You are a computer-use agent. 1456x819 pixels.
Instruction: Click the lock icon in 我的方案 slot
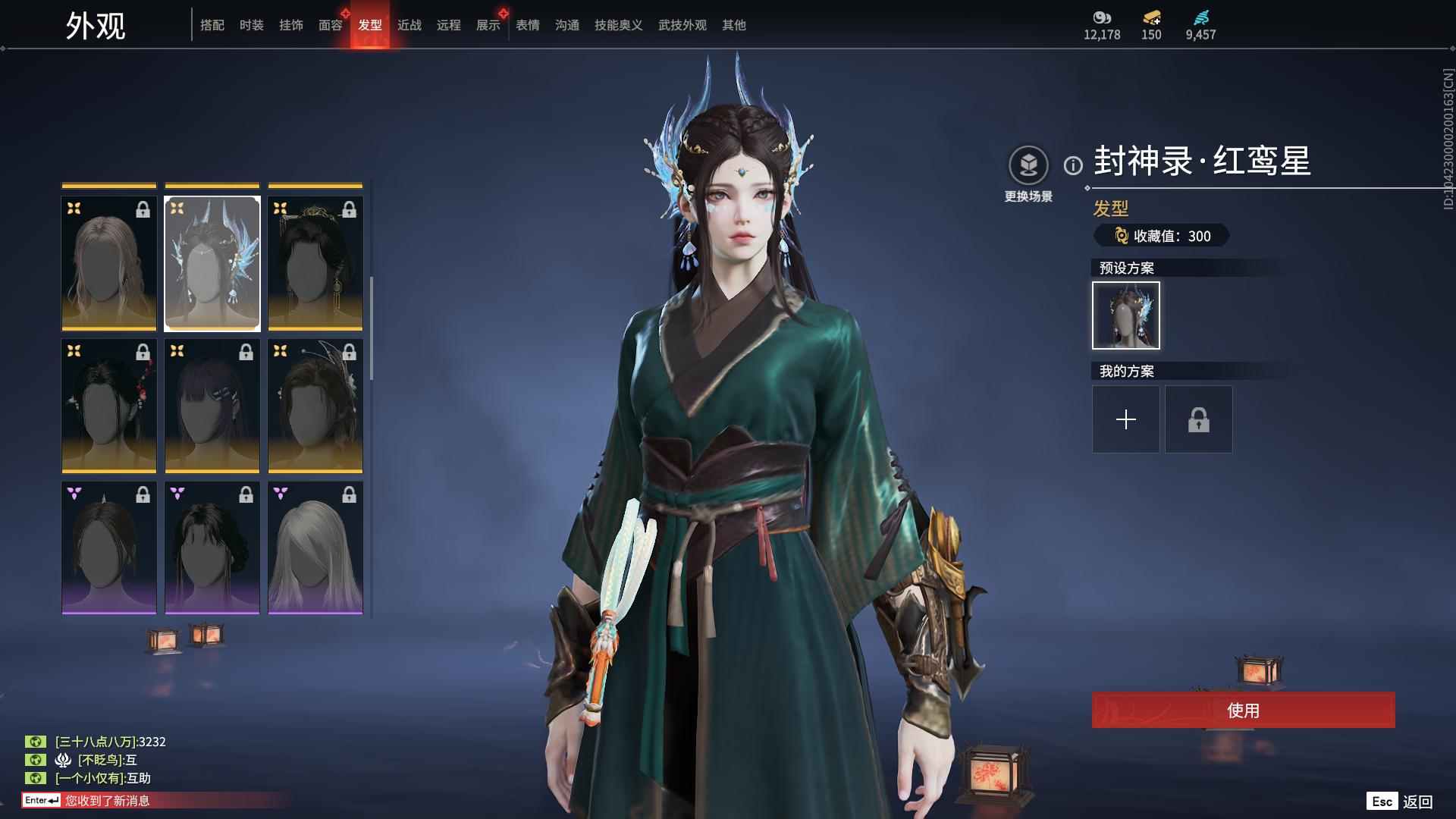[1197, 419]
